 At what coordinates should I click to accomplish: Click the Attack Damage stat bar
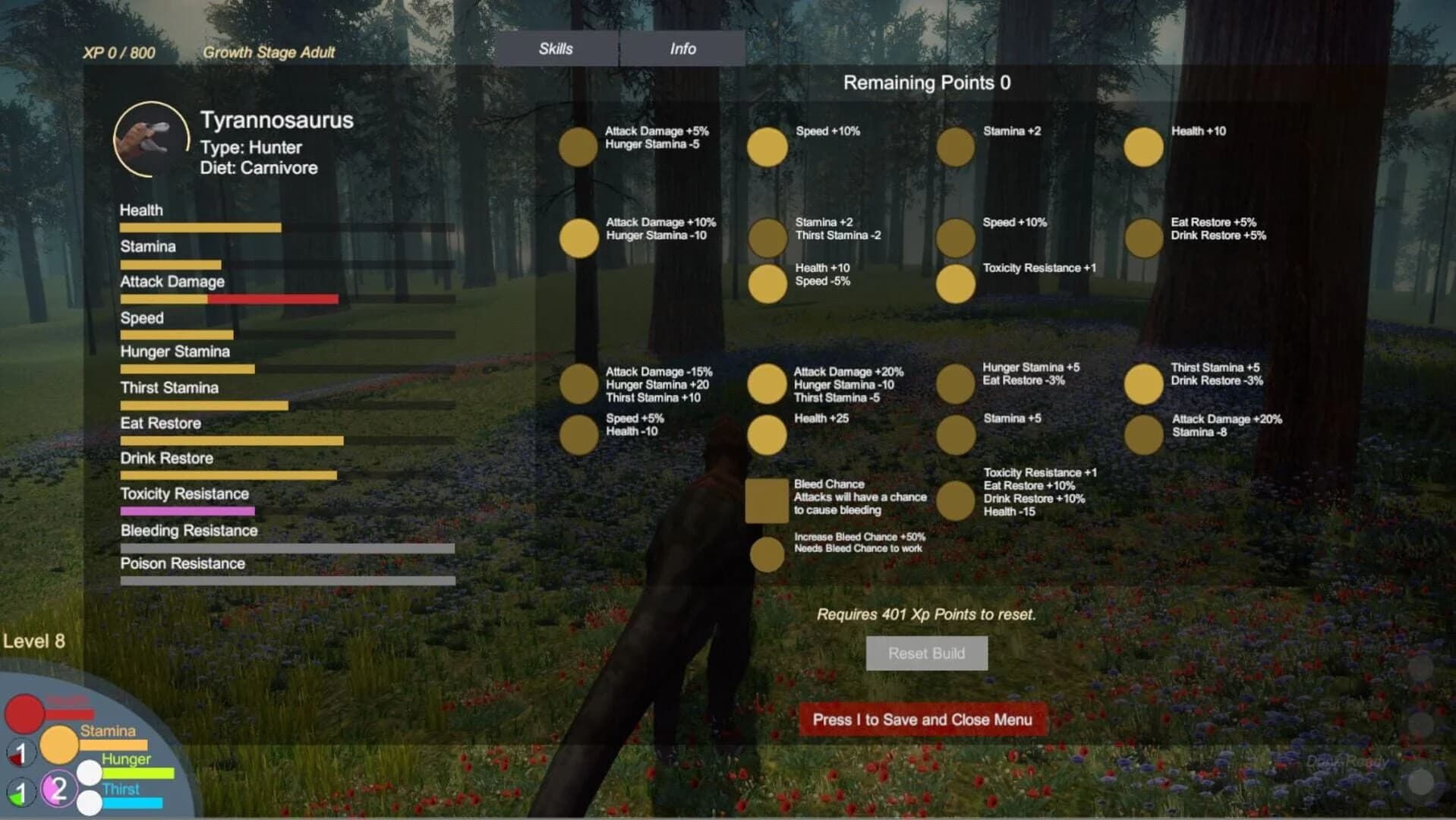(x=228, y=298)
